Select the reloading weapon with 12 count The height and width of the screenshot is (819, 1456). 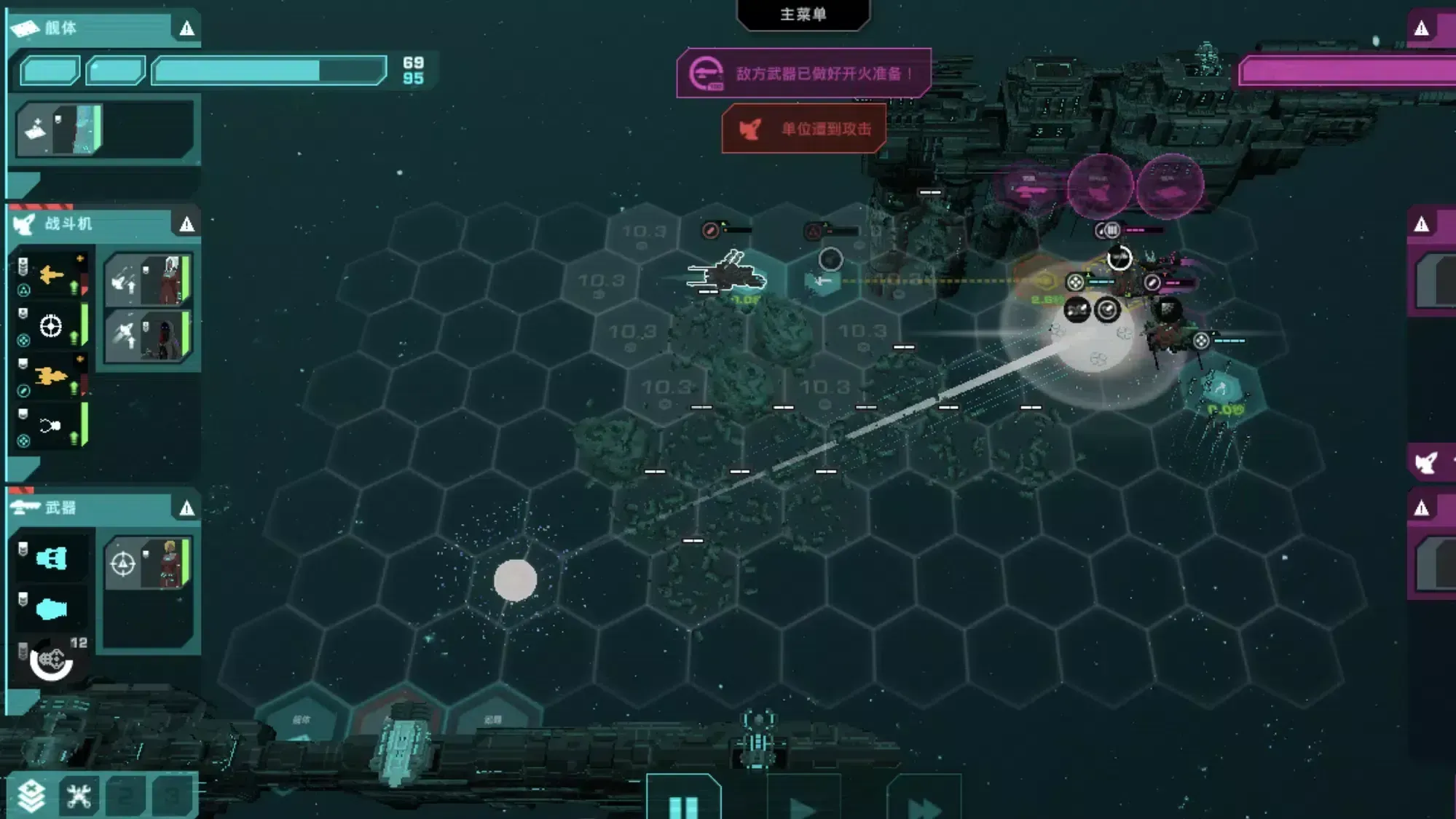pyautogui.click(x=51, y=660)
